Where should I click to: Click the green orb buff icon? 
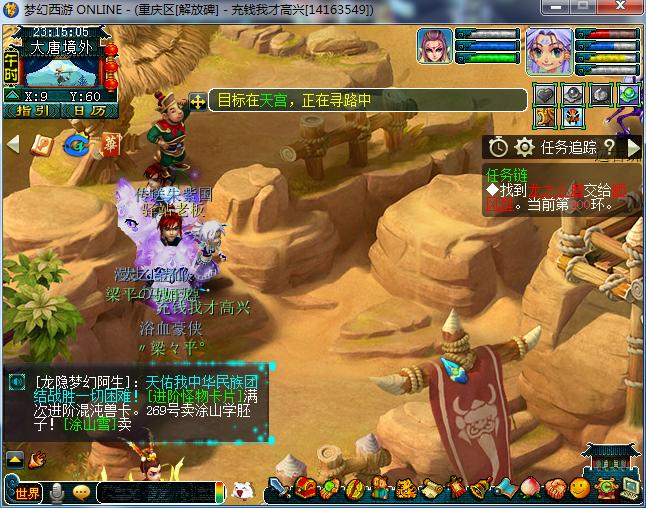(628, 95)
